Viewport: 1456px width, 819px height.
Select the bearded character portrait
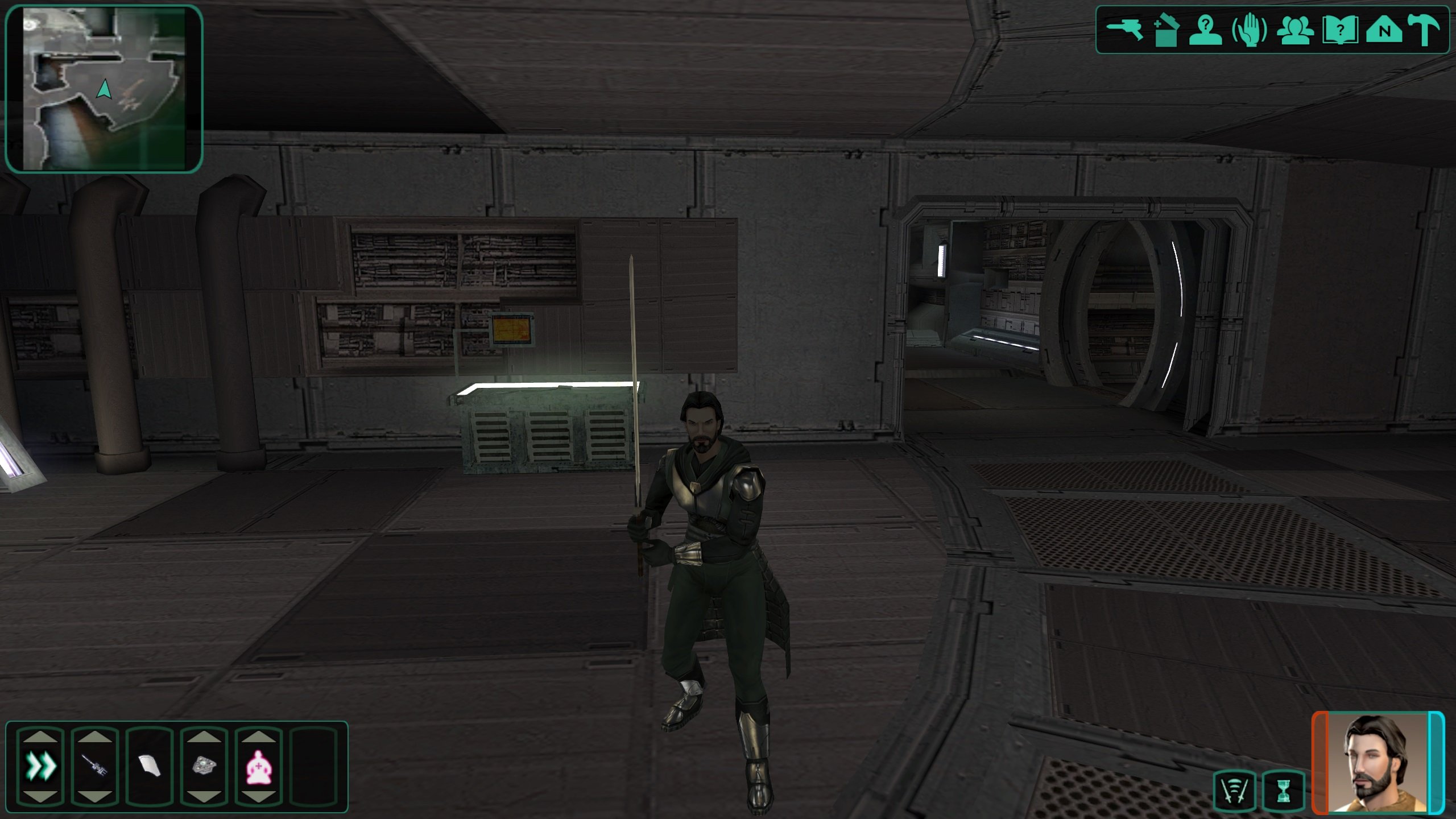(1378, 762)
